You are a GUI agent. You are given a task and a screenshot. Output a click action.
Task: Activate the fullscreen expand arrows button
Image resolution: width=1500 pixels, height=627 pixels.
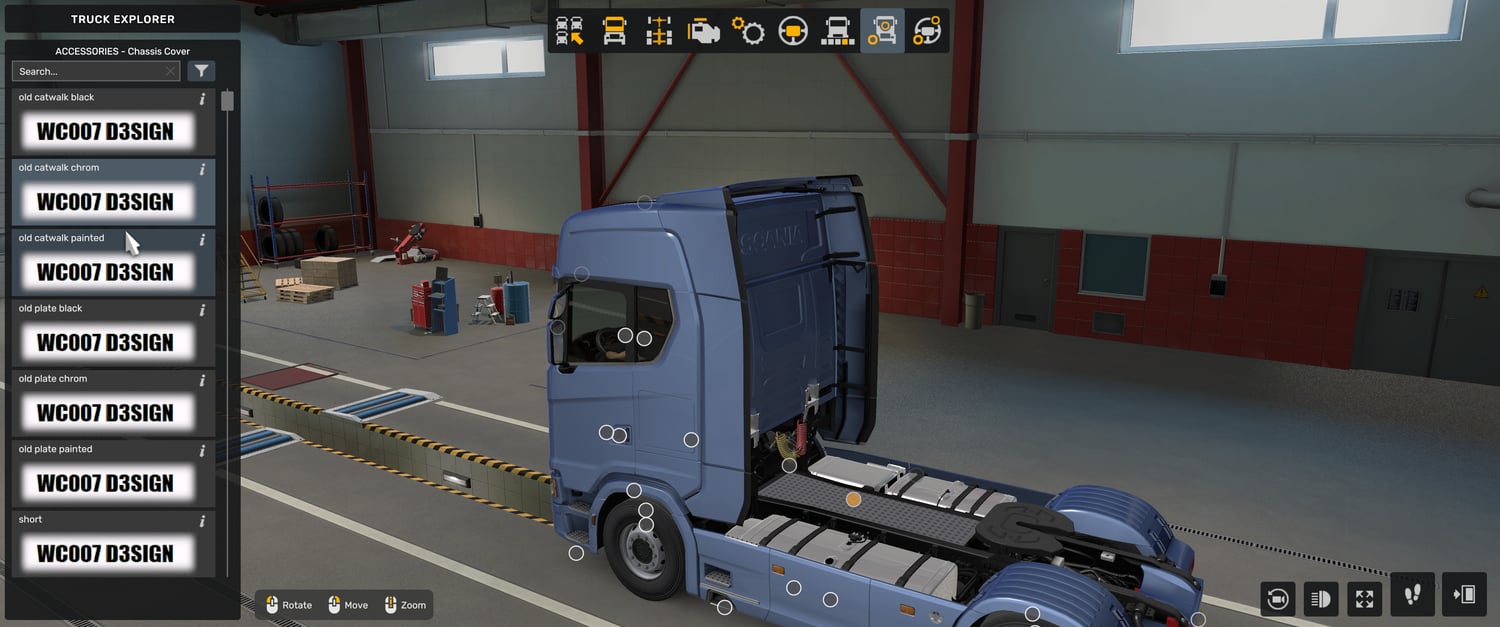click(1365, 599)
